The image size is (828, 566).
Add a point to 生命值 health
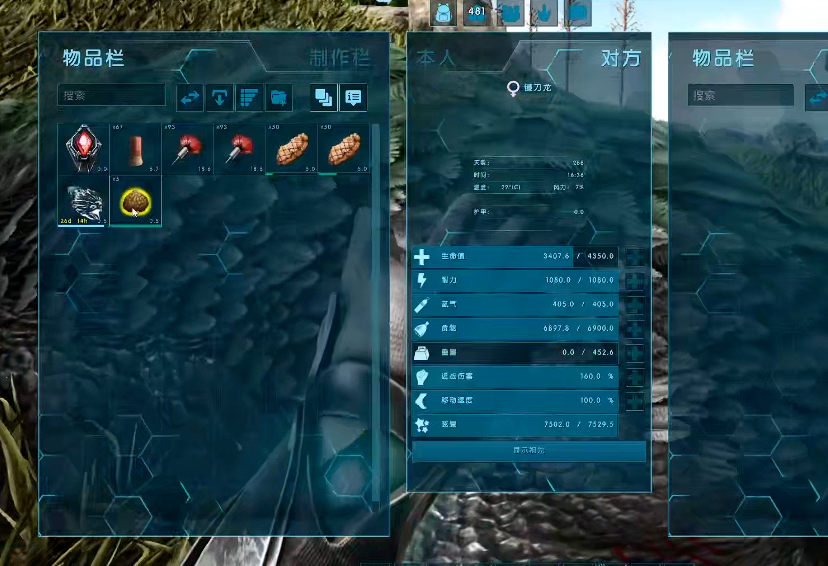click(634, 257)
